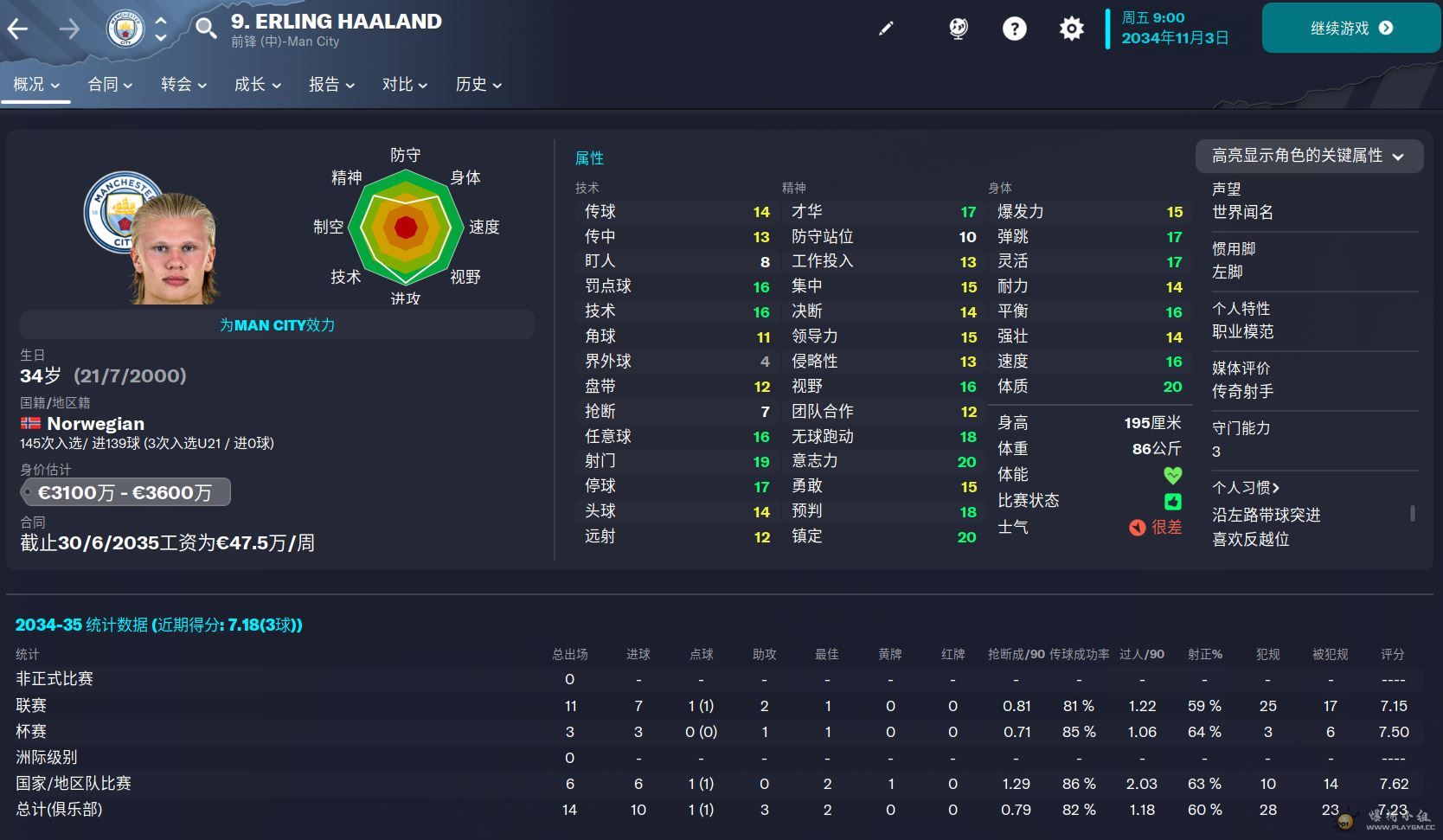The width and height of the screenshot is (1443, 840).
Task: Go back with the left arrow
Action: click(18, 29)
